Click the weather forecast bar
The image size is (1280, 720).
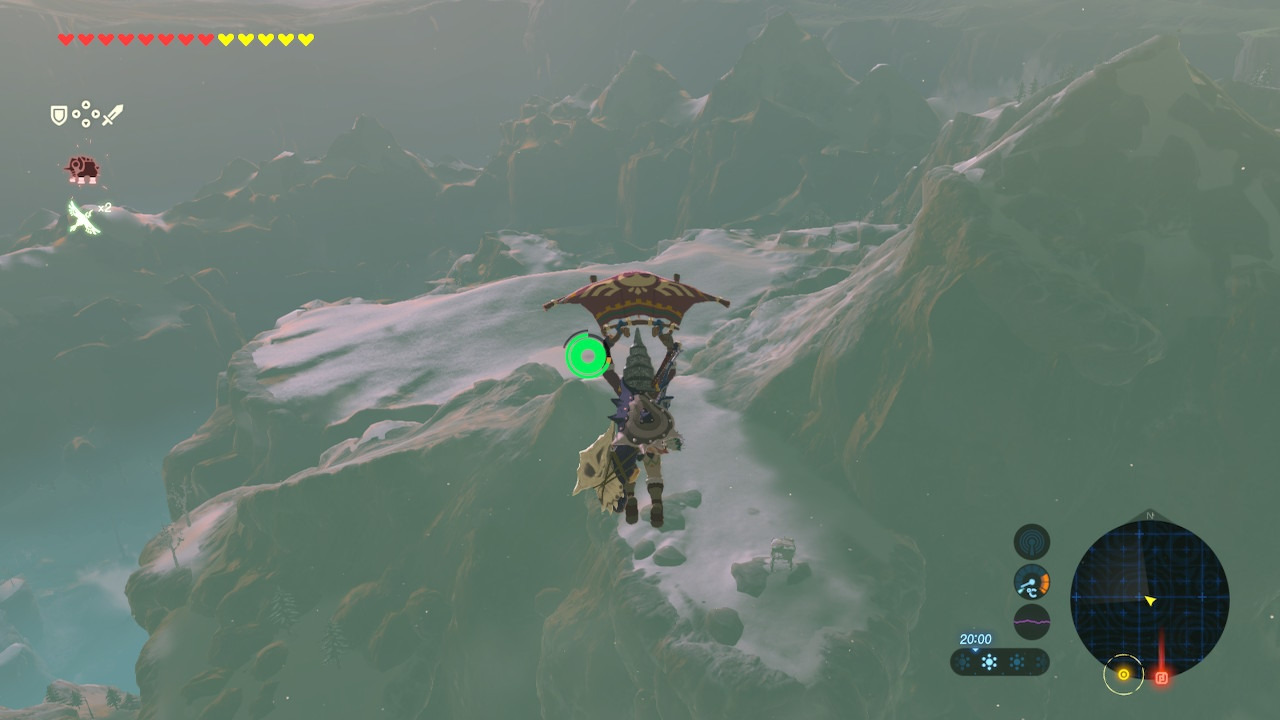click(999, 662)
